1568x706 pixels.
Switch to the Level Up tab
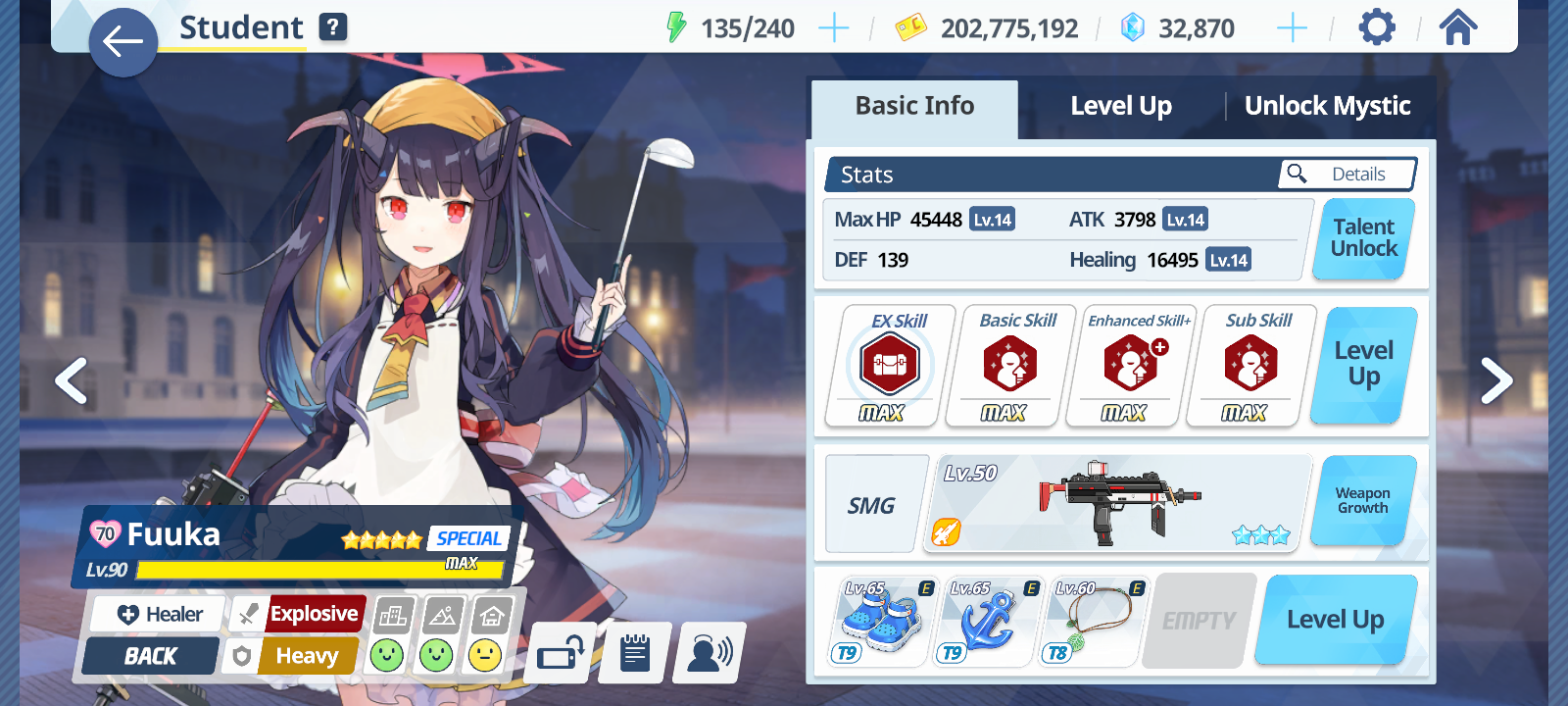1120,106
